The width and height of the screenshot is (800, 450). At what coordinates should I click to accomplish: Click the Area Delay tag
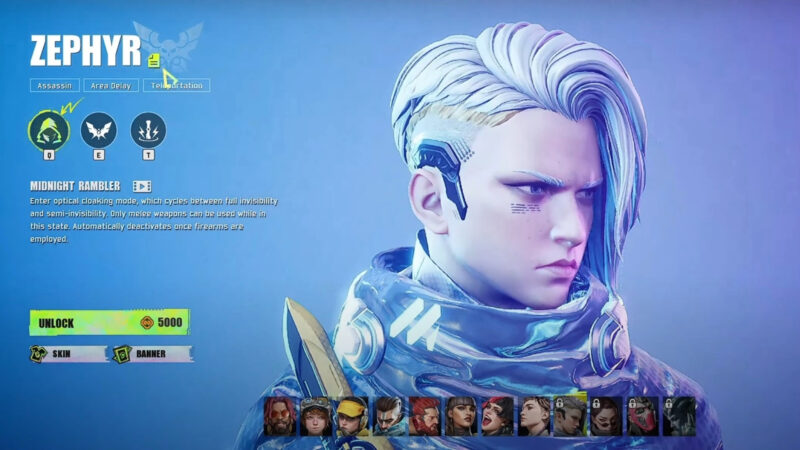click(x=110, y=86)
